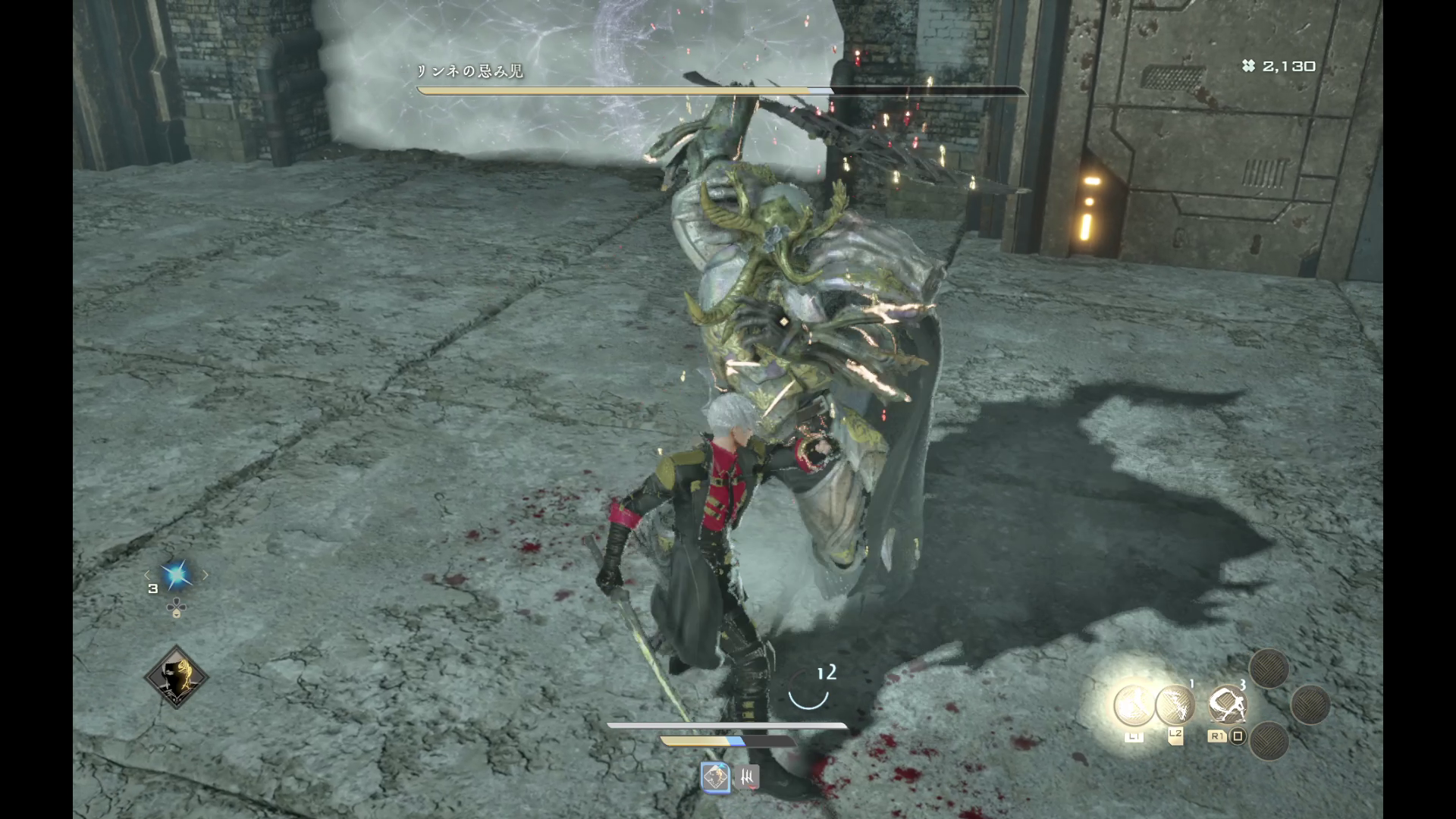Trigger the R1 acrobatic flip ability

[1226, 707]
